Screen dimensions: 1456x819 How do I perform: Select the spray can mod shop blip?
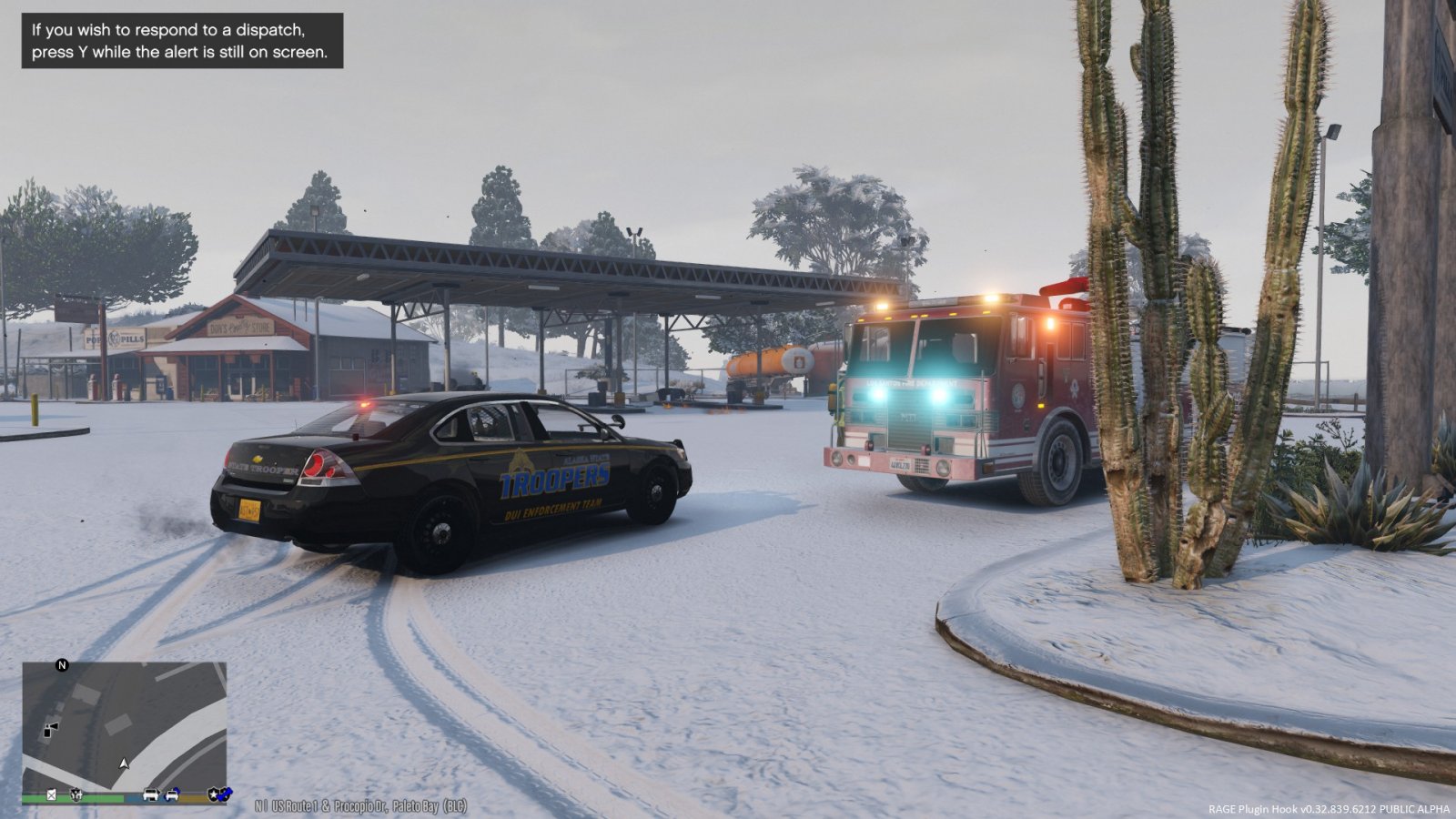pos(51,729)
